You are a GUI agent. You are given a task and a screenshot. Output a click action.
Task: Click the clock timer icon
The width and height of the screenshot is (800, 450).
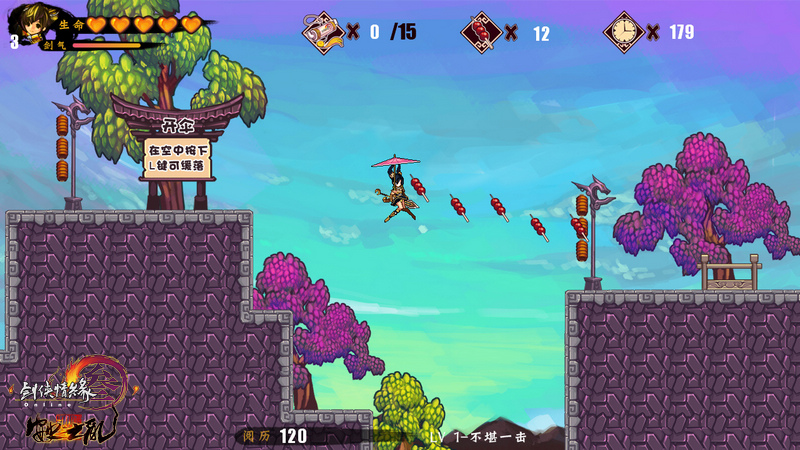[623, 32]
